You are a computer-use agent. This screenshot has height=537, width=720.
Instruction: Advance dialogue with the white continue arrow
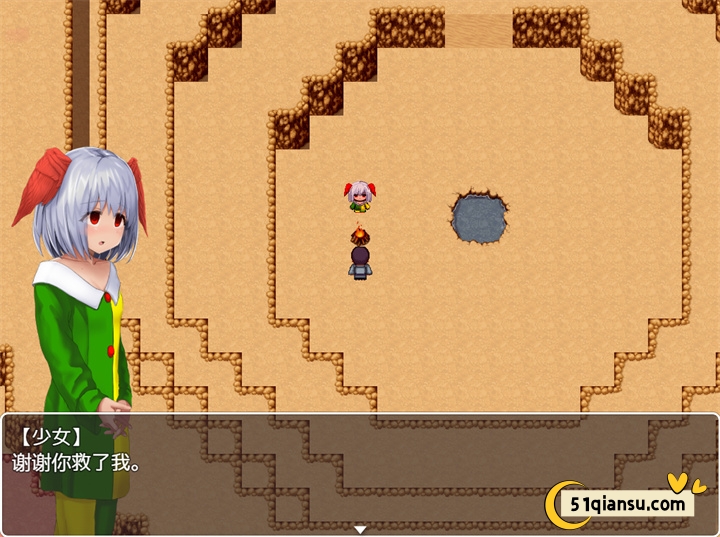click(360, 529)
